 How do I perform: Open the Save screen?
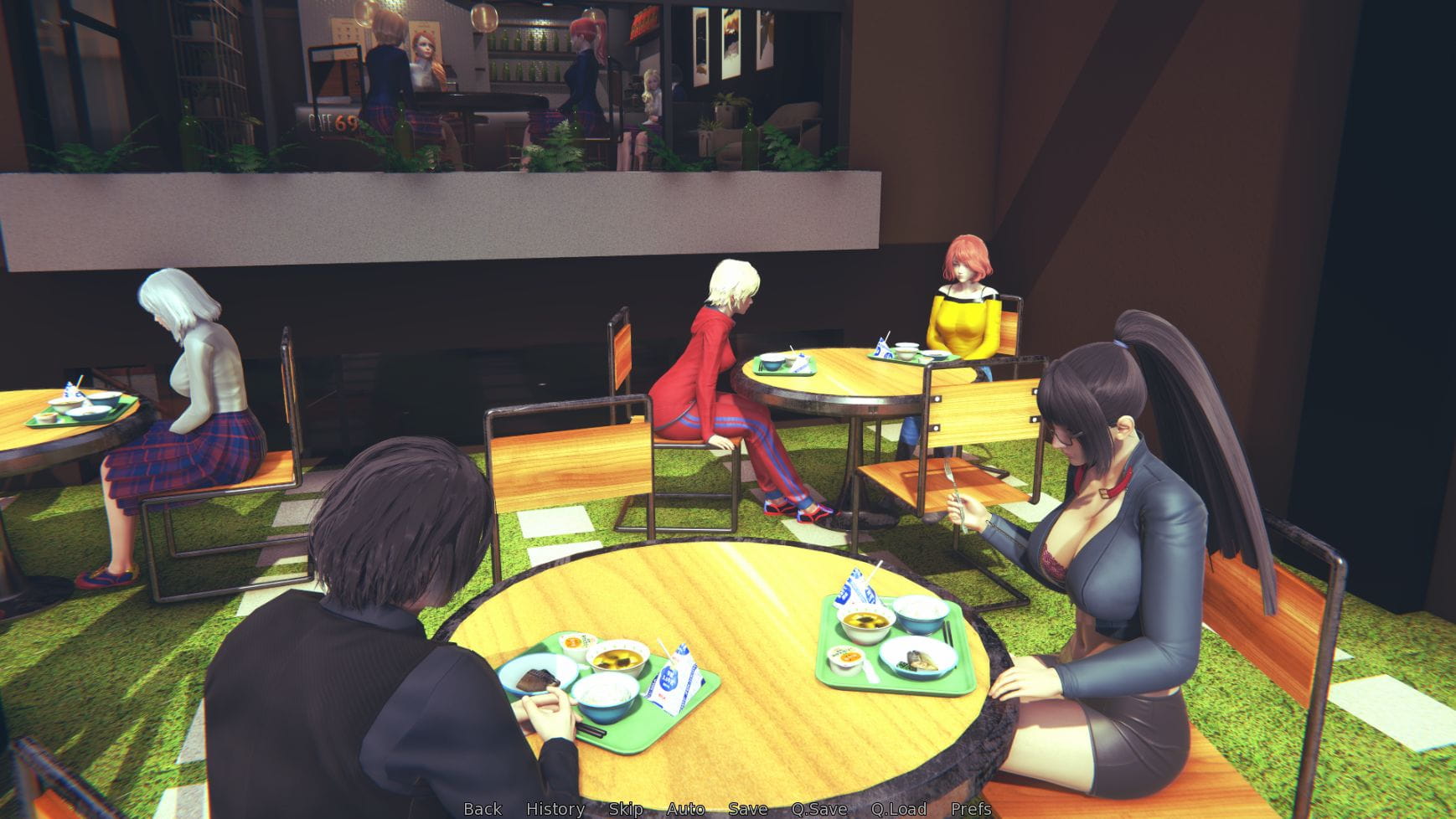[x=748, y=809]
